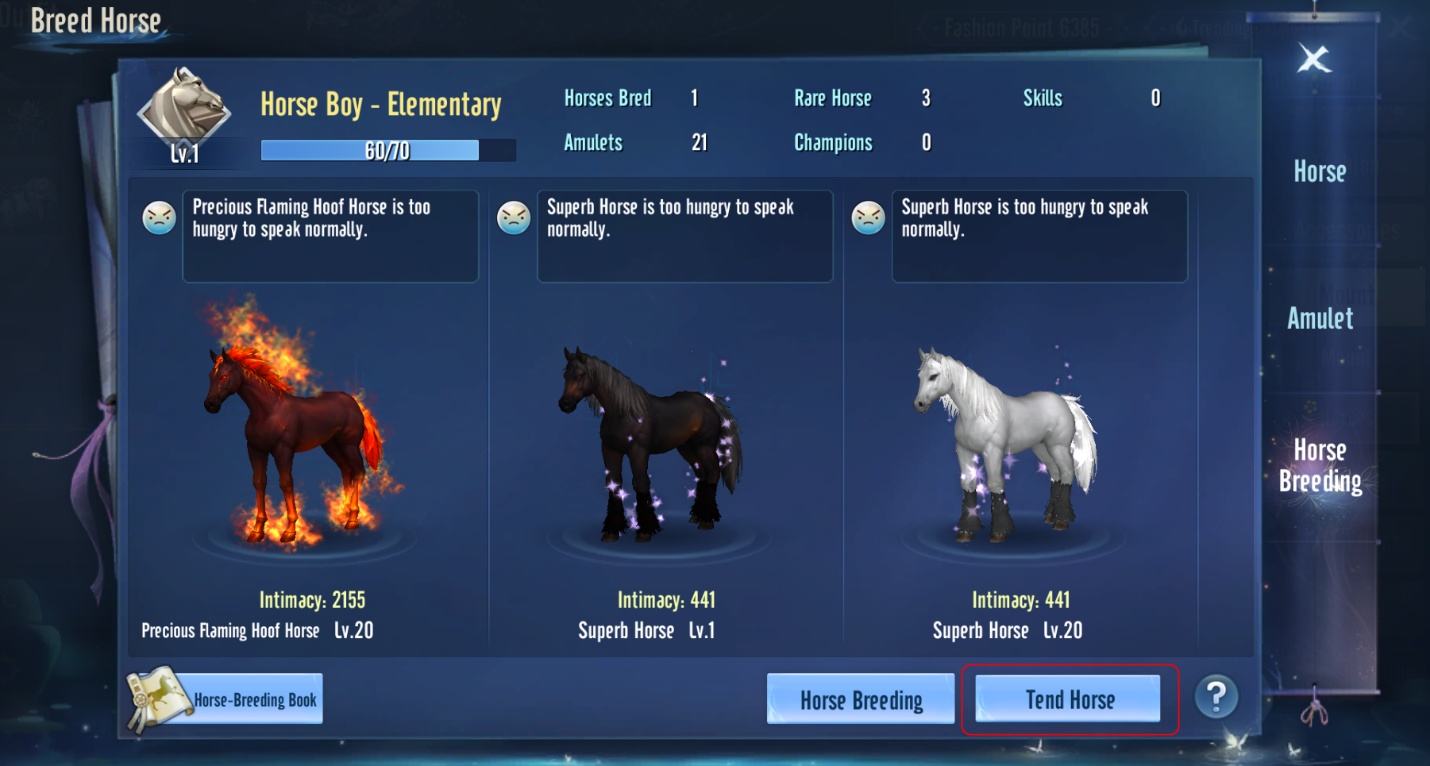1430x766 pixels.
Task: Click the Horse Boy rank emblem
Action: click(x=184, y=108)
